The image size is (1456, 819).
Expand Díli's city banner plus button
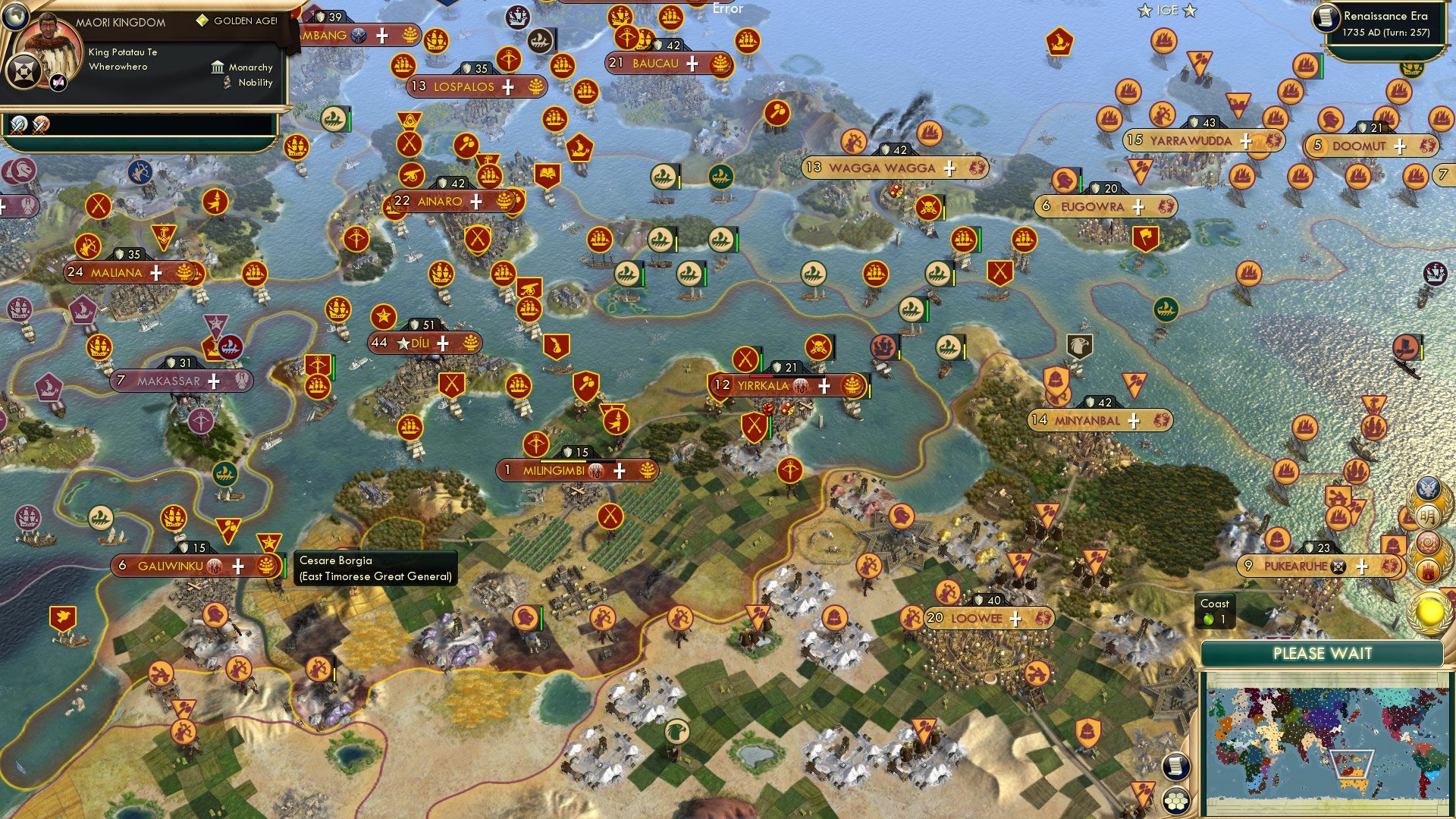(442, 342)
